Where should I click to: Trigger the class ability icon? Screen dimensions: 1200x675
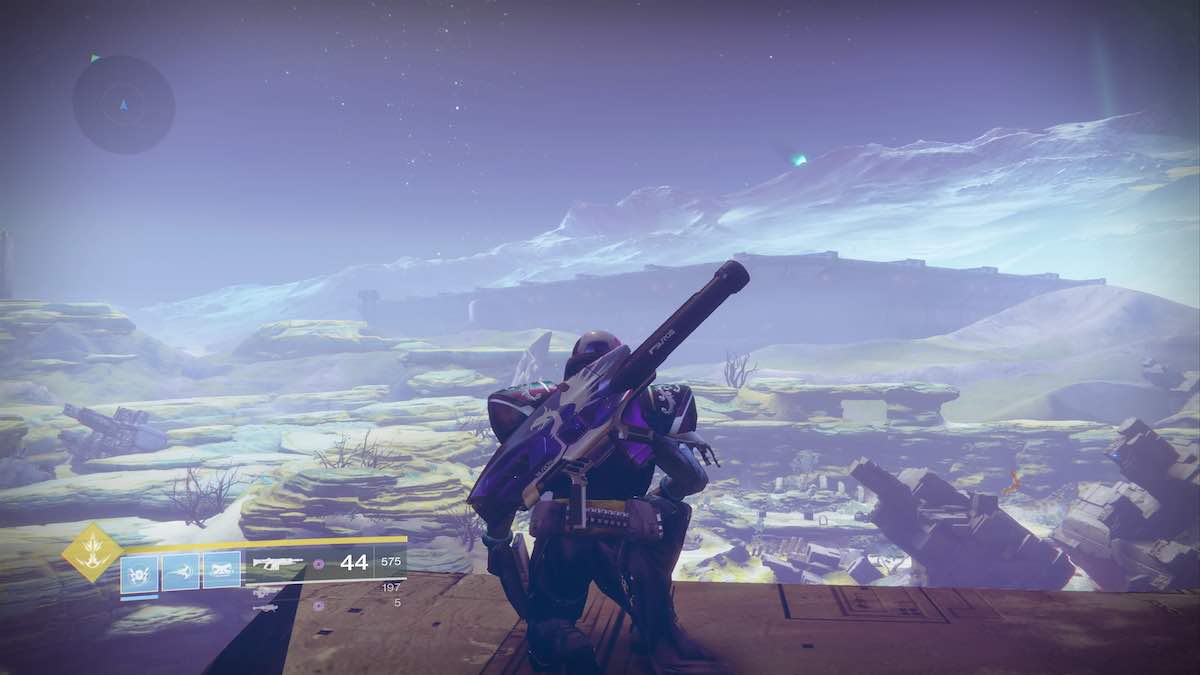[222, 572]
